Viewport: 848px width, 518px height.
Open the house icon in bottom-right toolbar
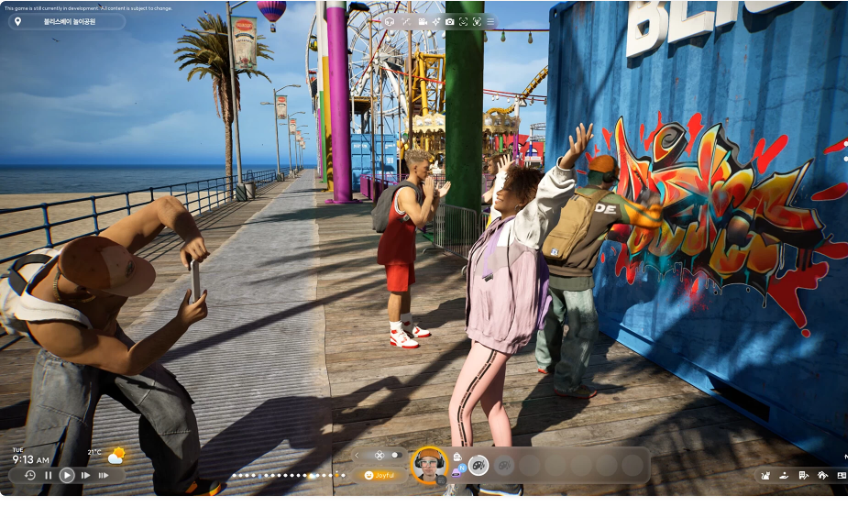point(823,475)
